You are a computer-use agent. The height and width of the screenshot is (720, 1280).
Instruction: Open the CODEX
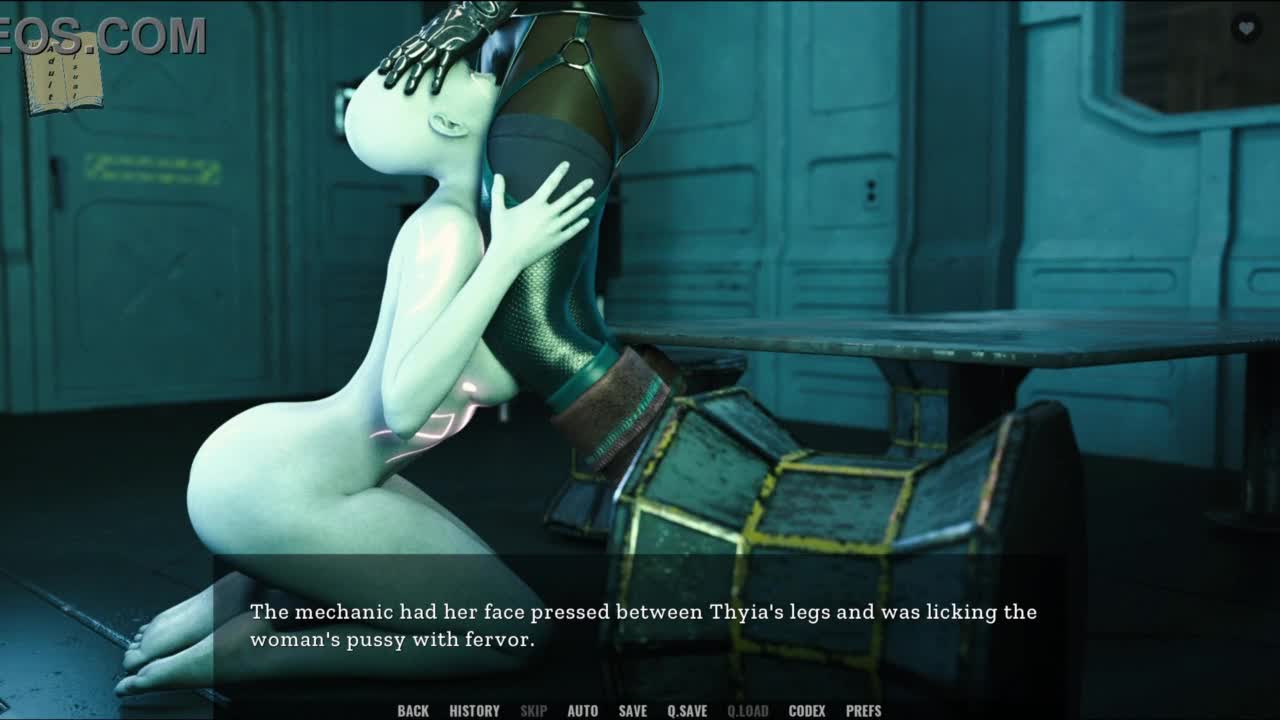pyautogui.click(x=807, y=711)
